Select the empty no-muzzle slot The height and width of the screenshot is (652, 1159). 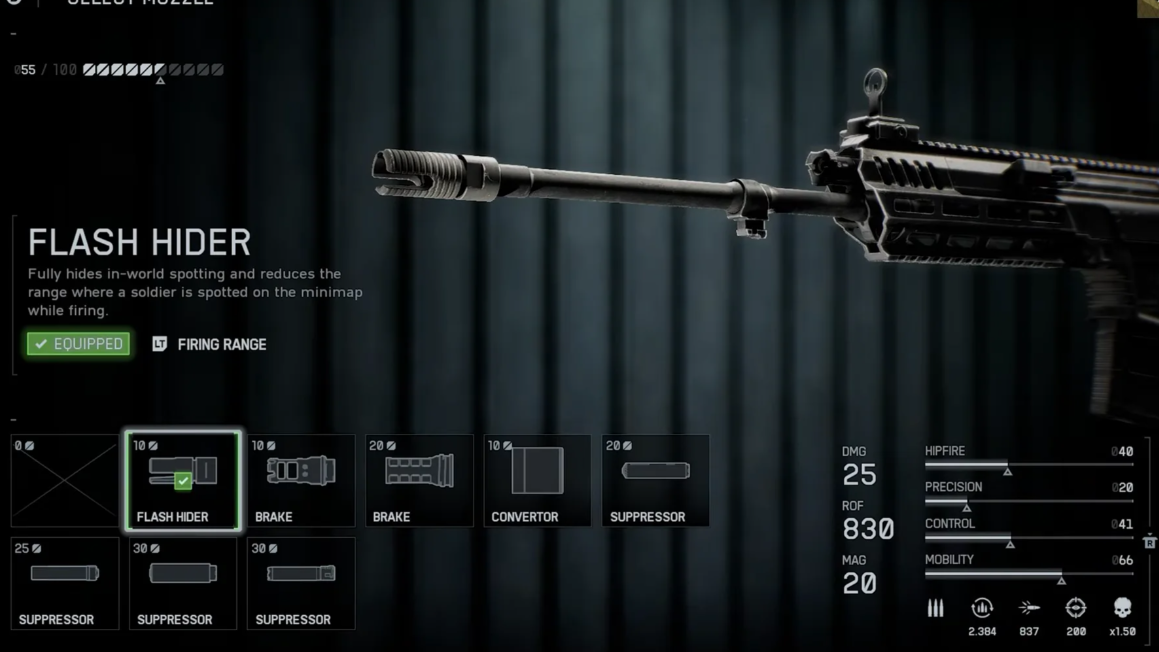pyautogui.click(x=65, y=481)
